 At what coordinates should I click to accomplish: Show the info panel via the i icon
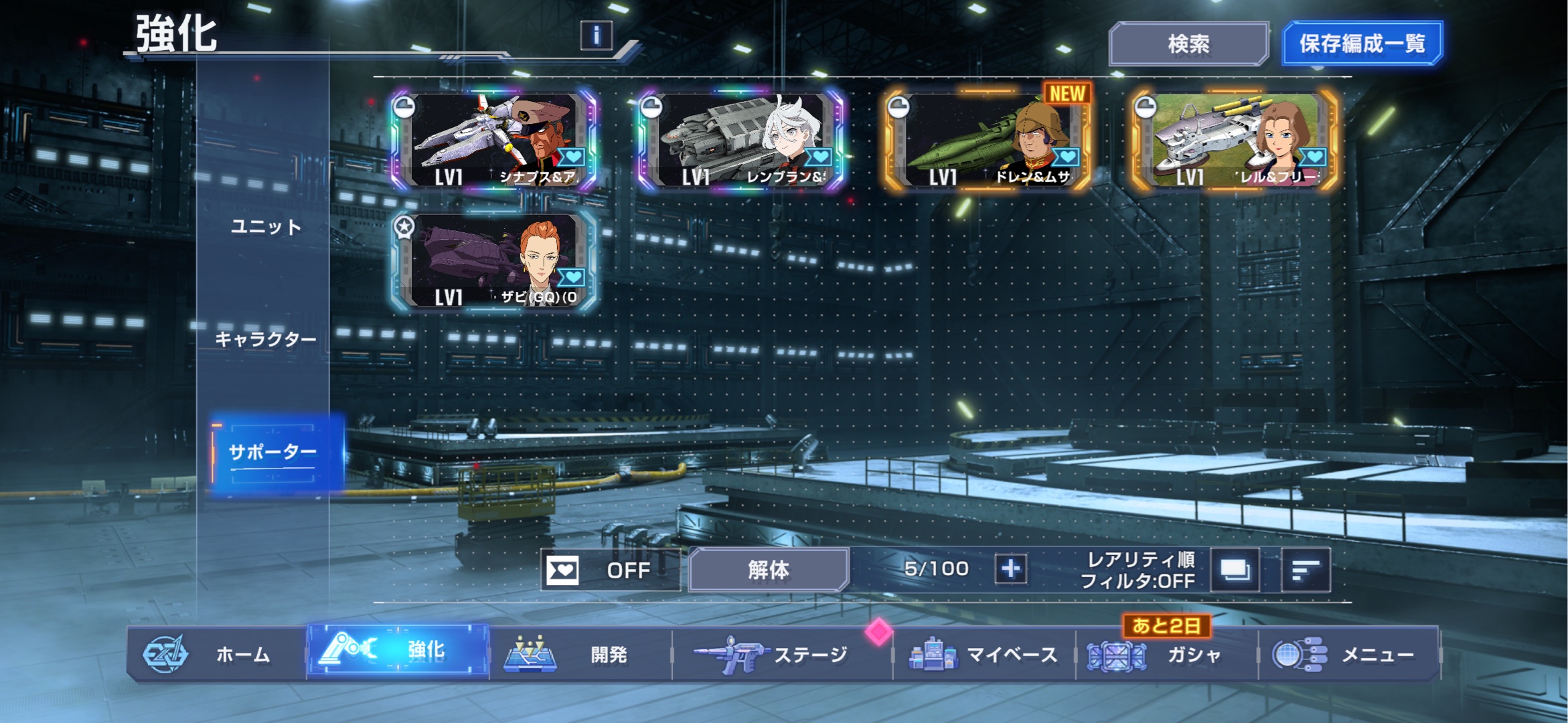click(596, 35)
